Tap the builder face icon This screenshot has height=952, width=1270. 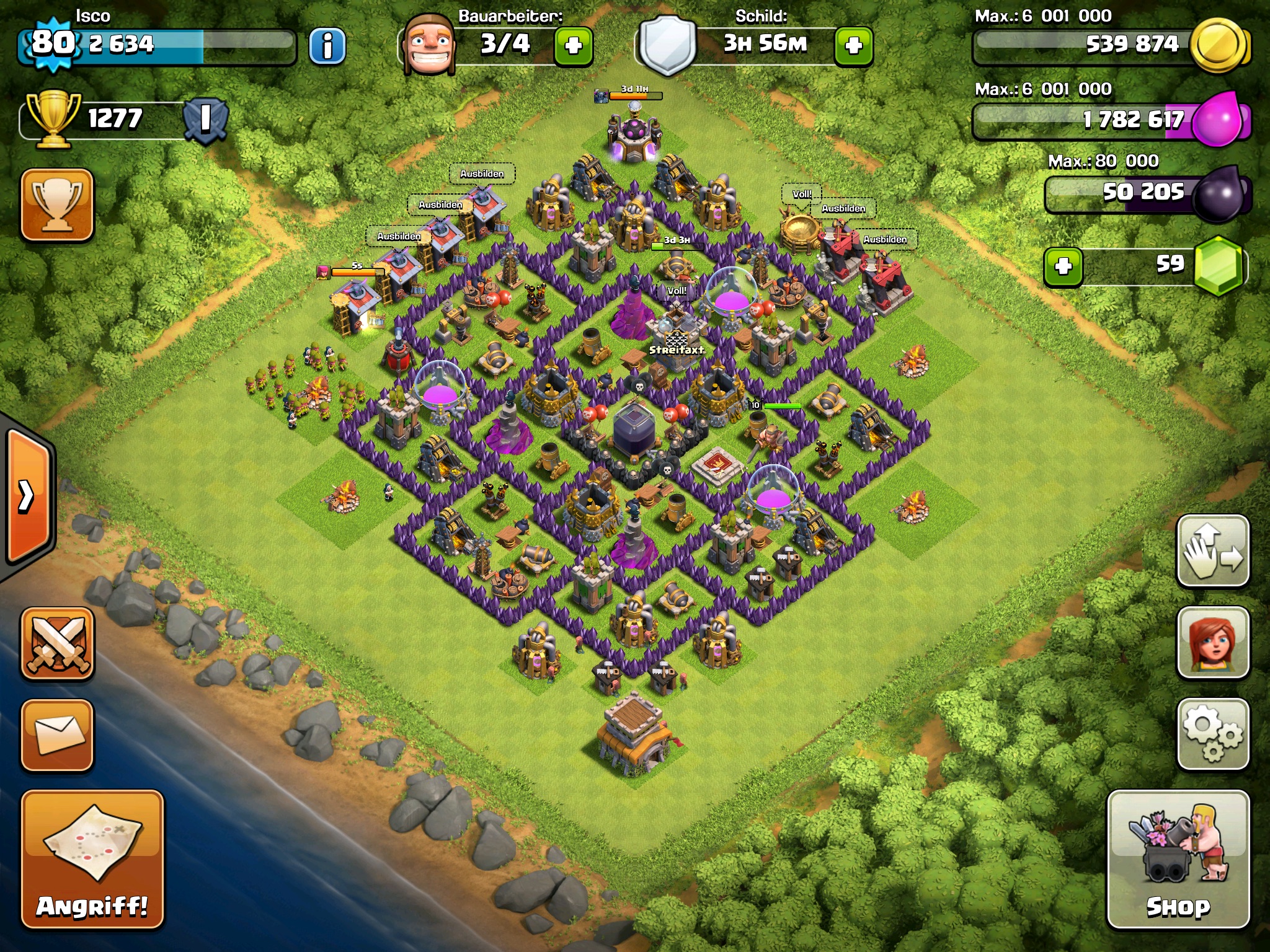click(429, 45)
